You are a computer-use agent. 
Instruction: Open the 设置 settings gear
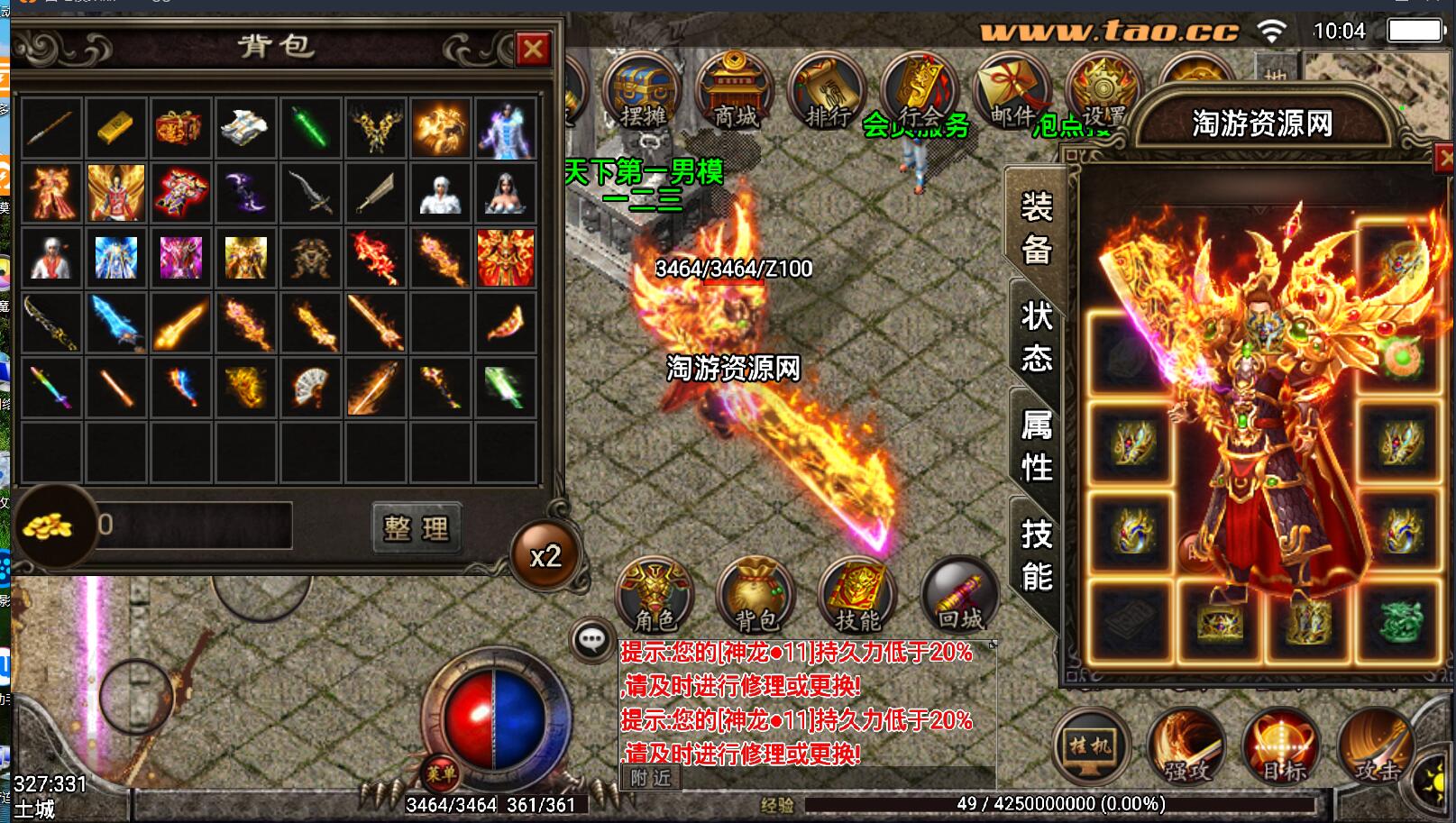click(x=1103, y=91)
